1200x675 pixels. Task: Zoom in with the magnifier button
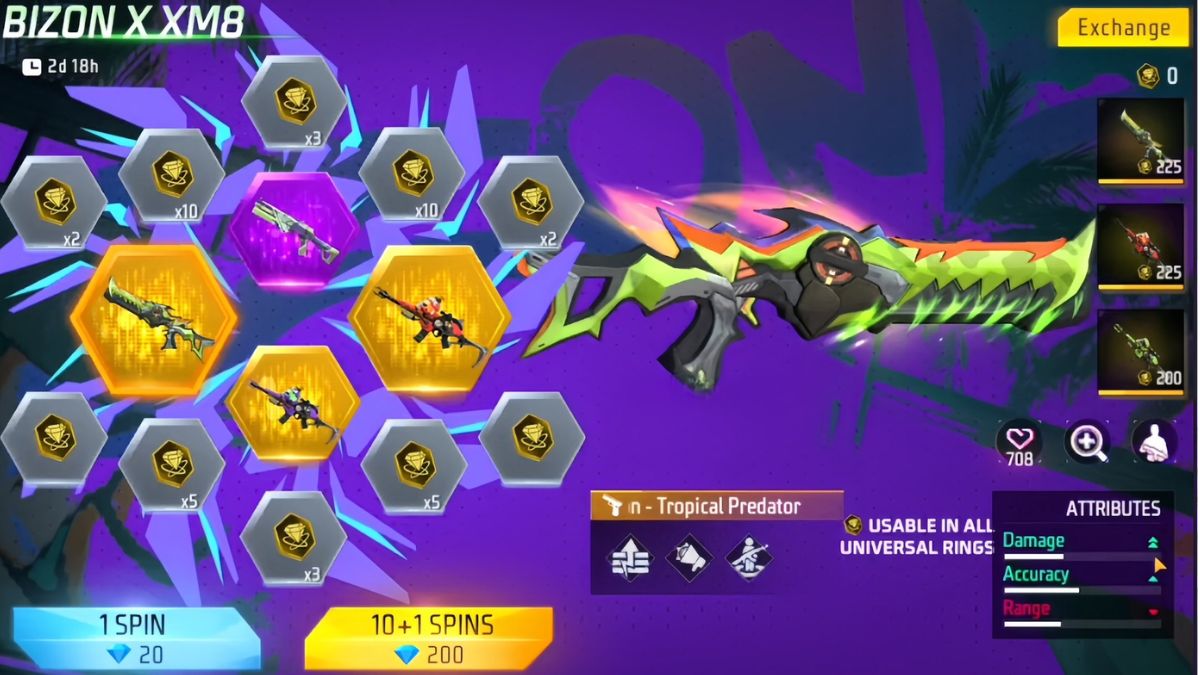[x=1087, y=440]
